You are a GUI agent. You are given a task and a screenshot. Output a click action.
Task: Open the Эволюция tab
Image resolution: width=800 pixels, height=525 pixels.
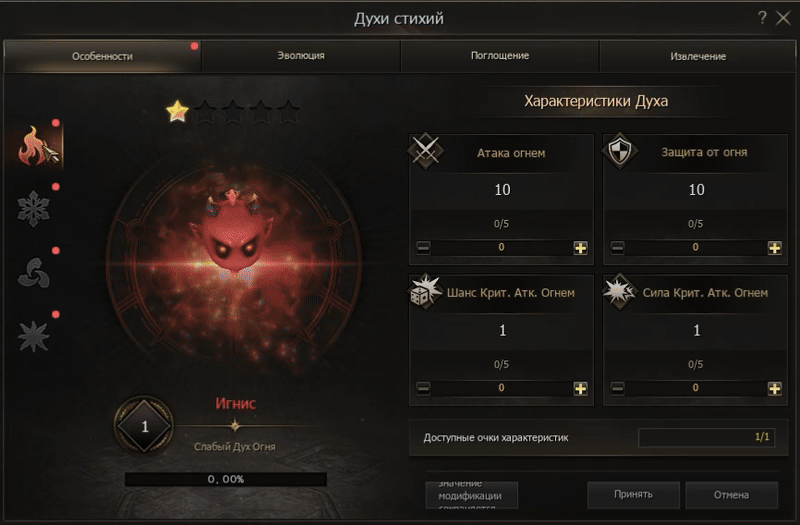[300, 56]
